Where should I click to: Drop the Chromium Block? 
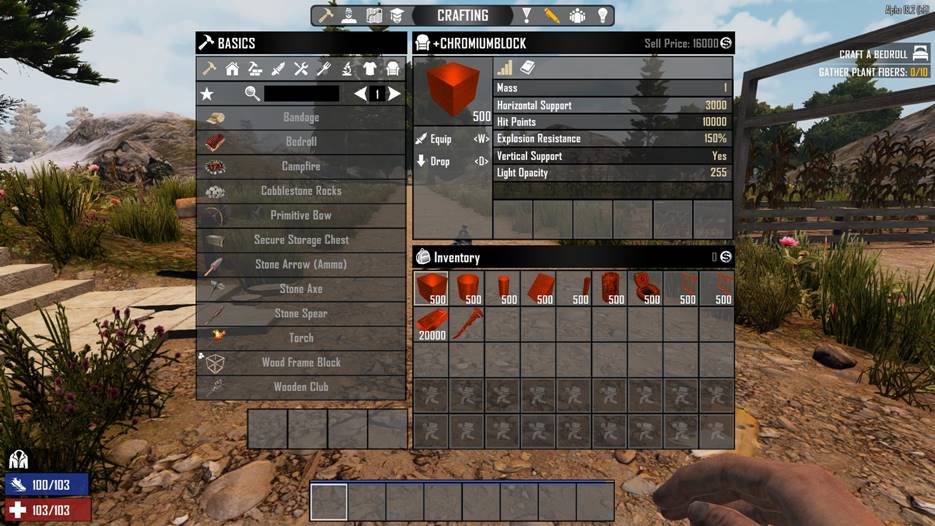(440, 161)
